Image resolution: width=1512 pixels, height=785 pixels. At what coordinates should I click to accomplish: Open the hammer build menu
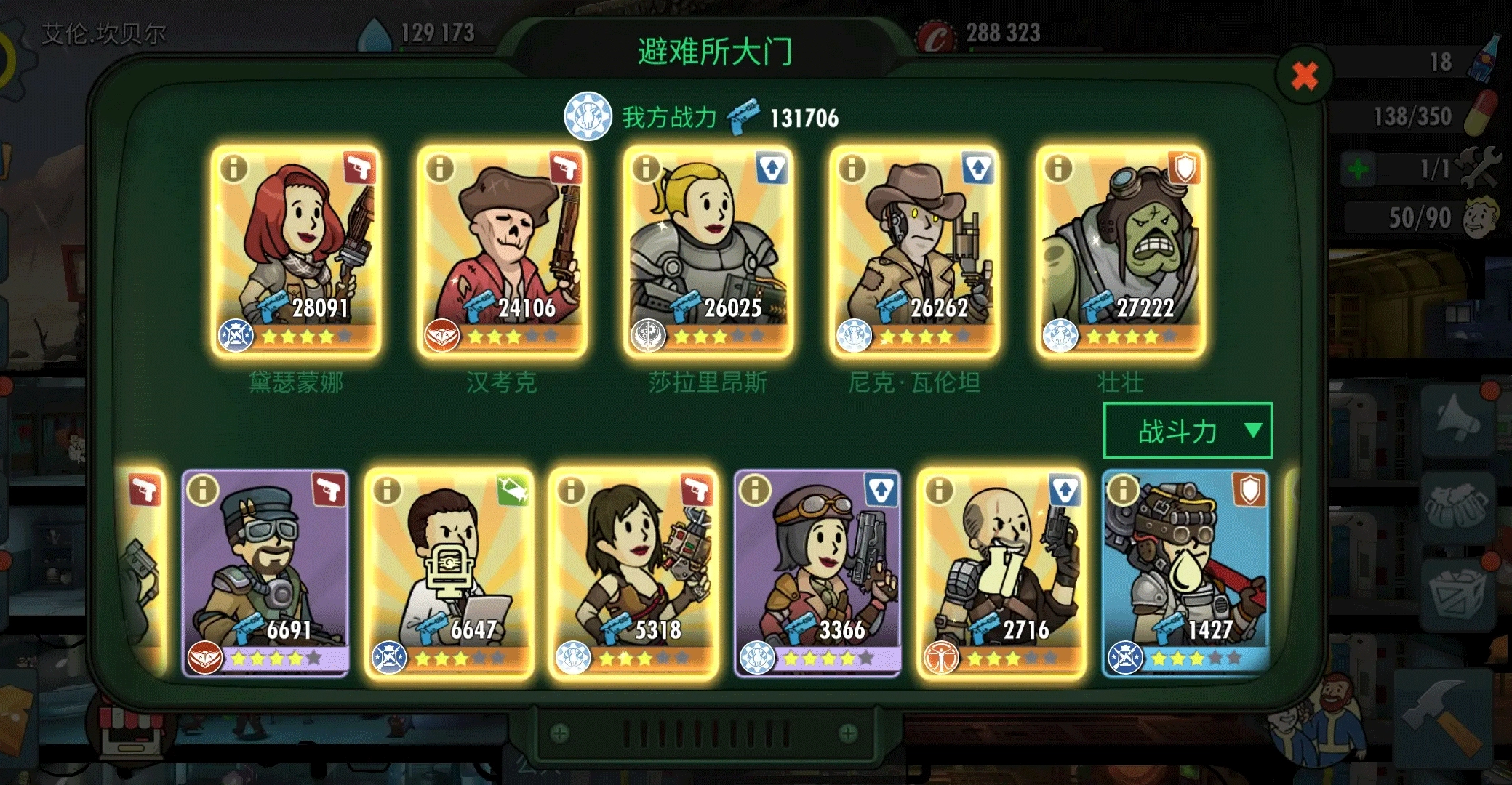tap(1444, 714)
